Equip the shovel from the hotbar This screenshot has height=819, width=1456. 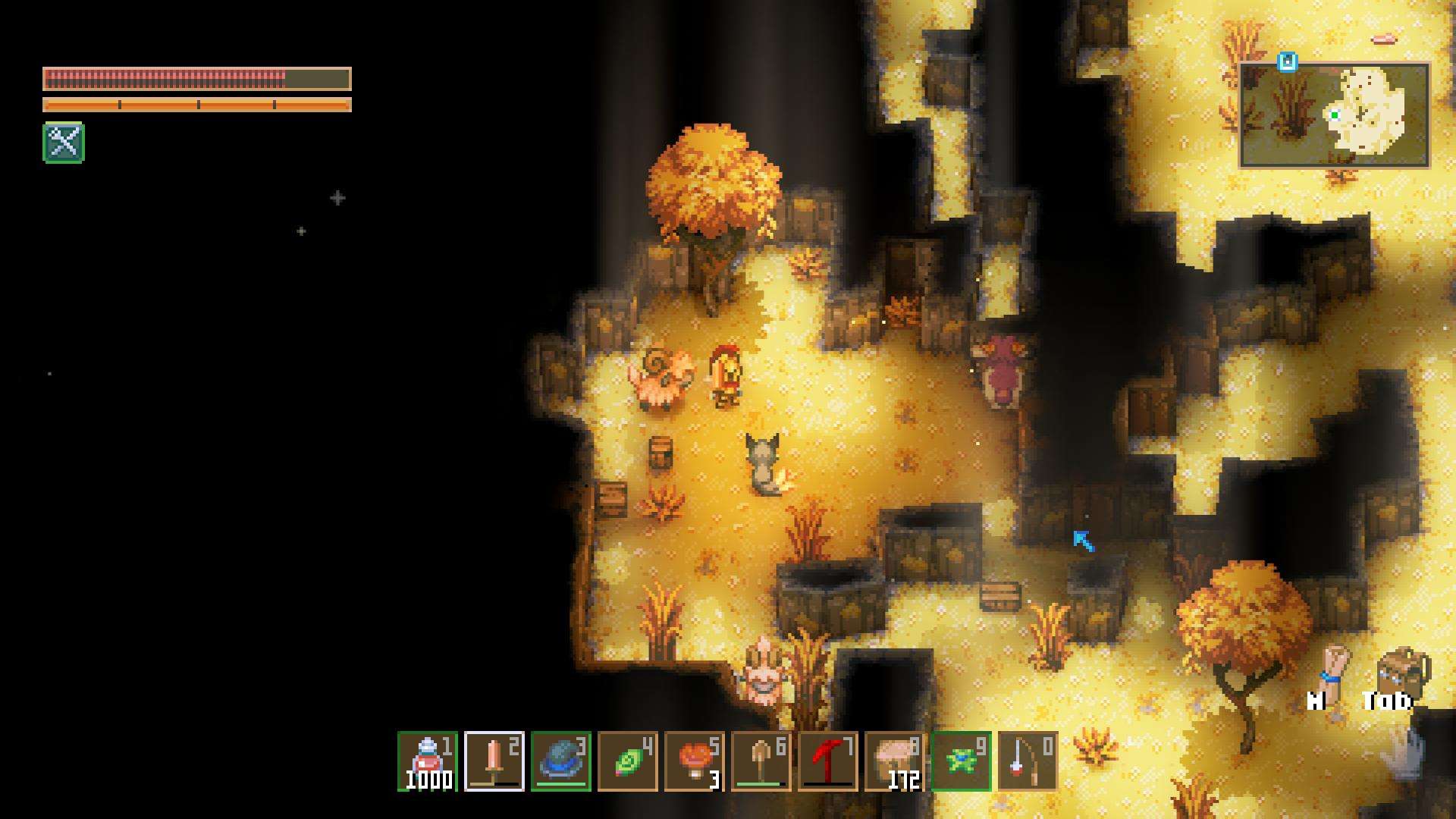(761, 761)
